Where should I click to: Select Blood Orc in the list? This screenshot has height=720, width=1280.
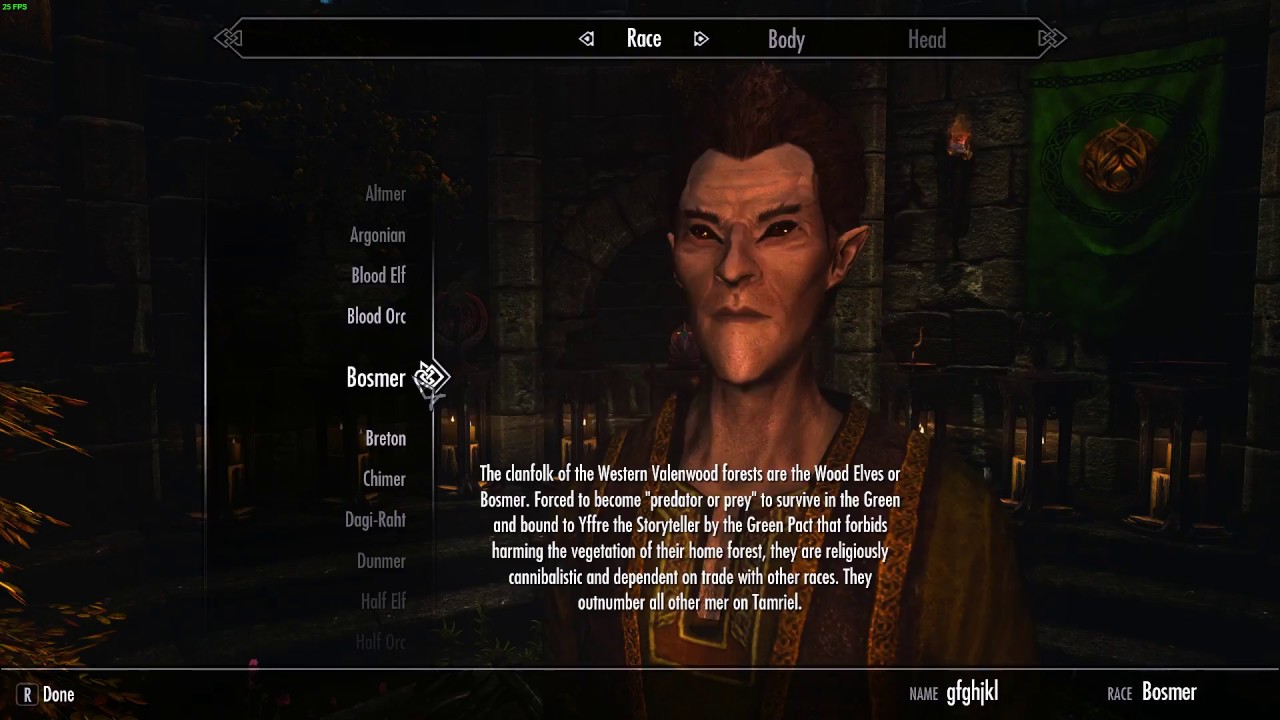376,316
